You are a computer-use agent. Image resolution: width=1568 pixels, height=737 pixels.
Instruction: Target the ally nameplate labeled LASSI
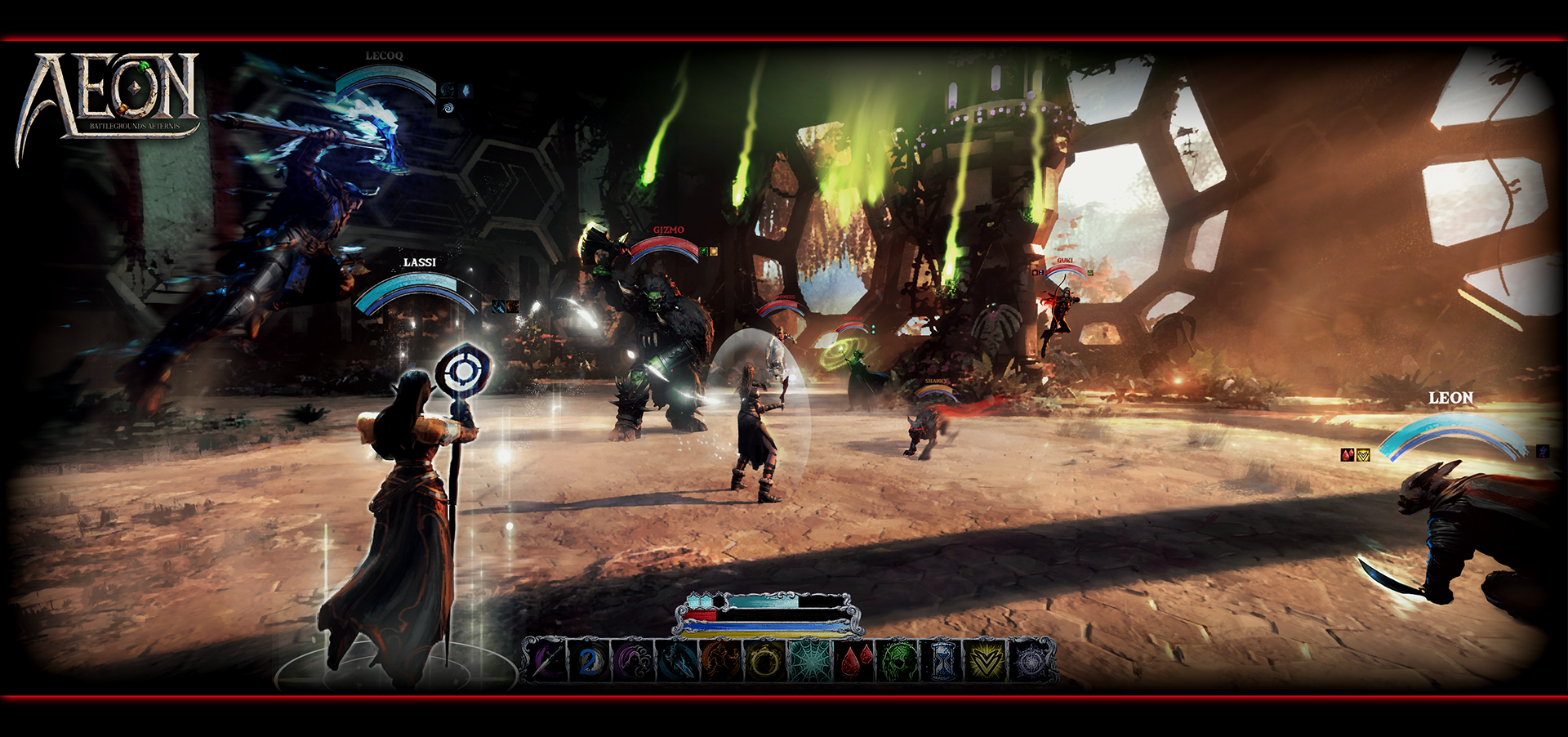pos(419,262)
